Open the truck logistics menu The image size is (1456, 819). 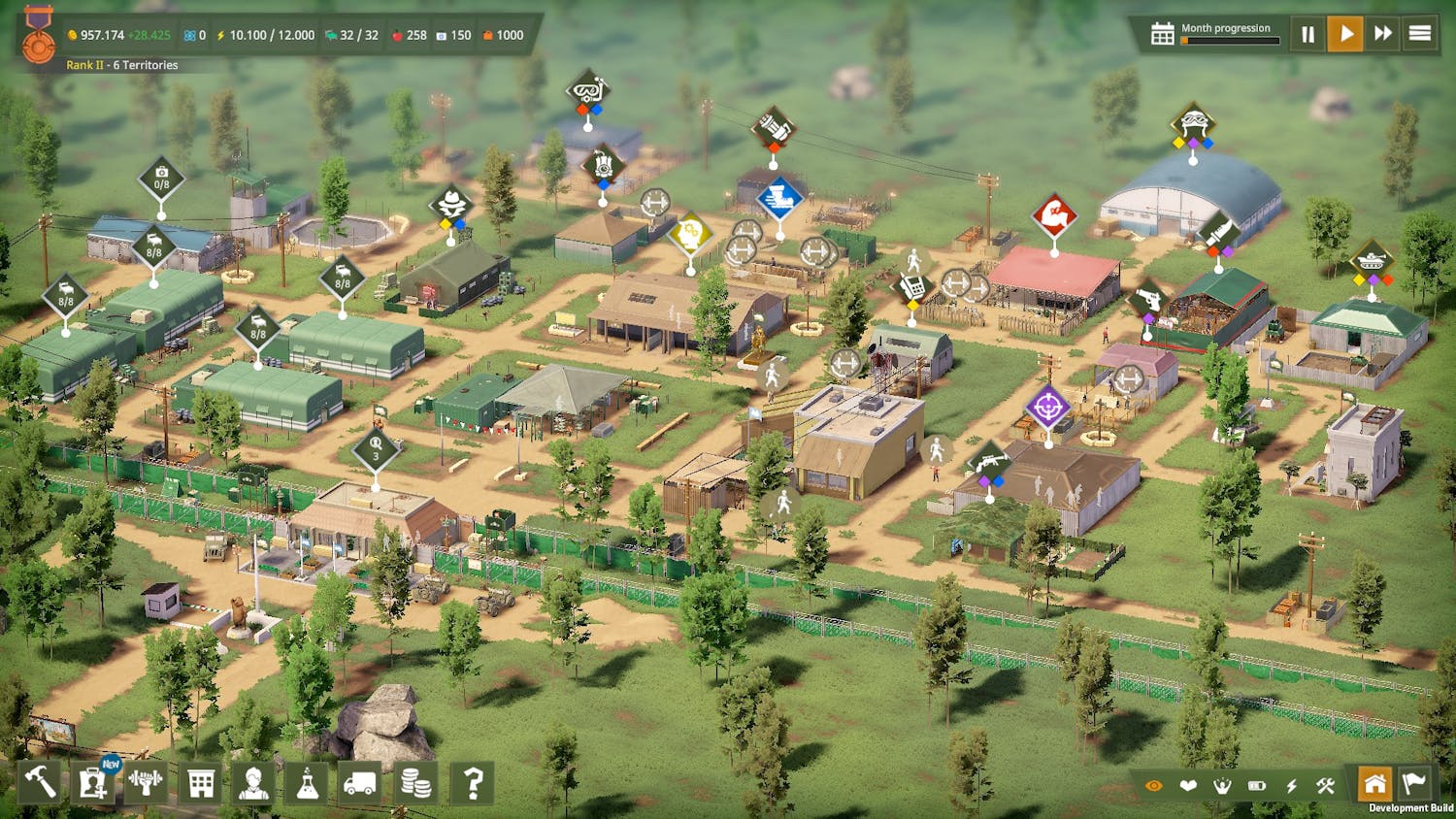(x=360, y=782)
